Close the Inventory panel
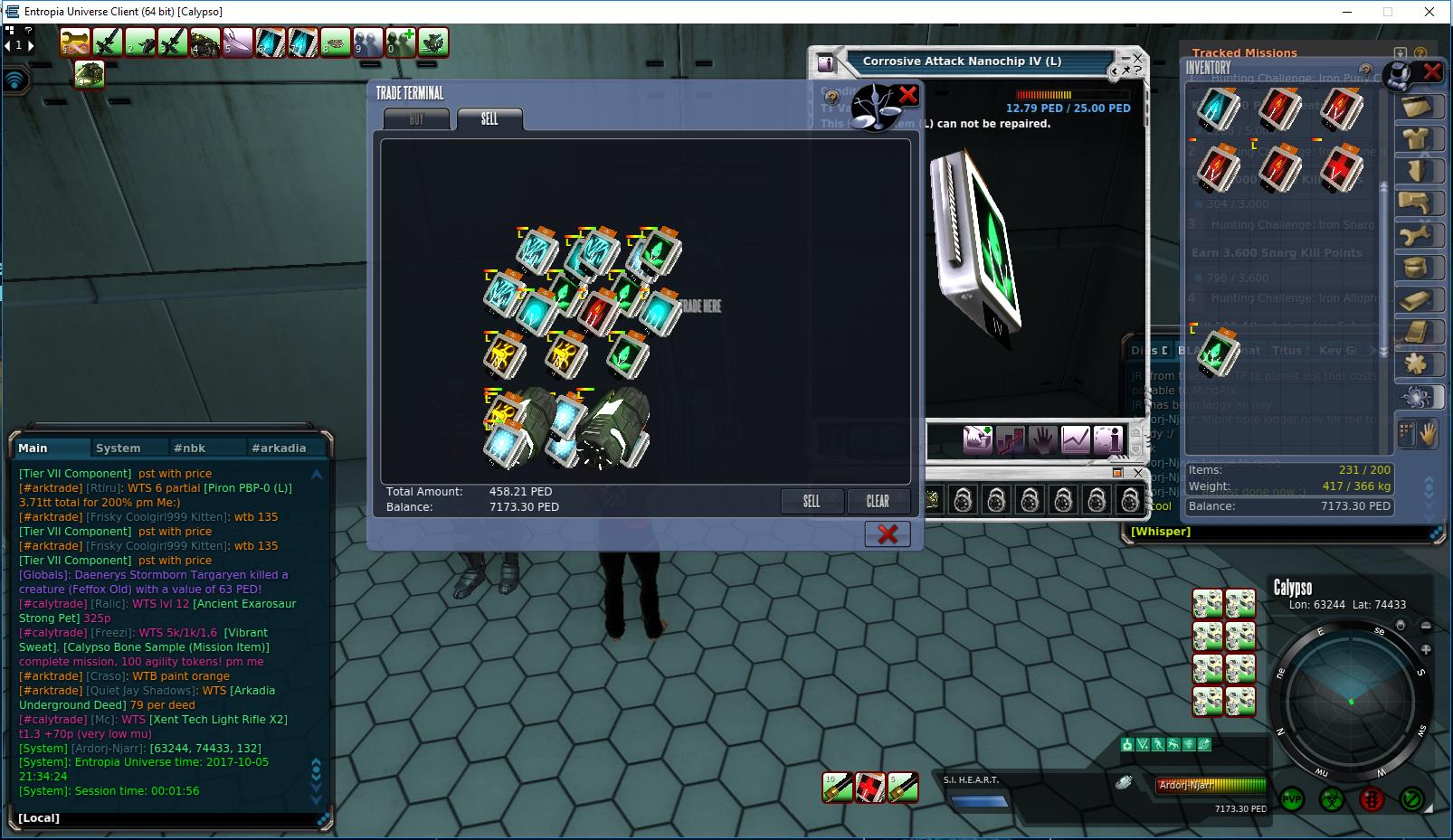1453x840 pixels. [1432, 71]
